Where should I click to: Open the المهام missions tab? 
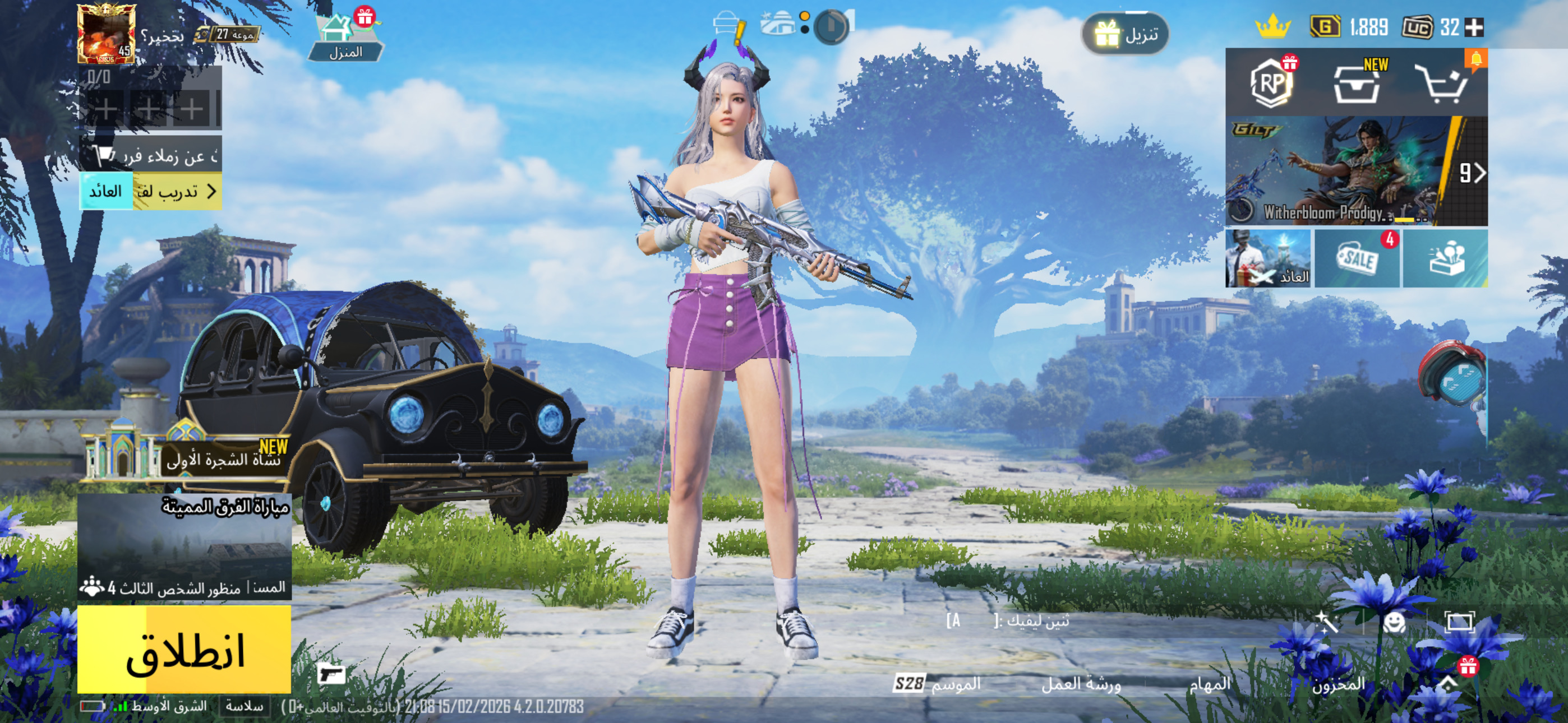pos(1210,685)
